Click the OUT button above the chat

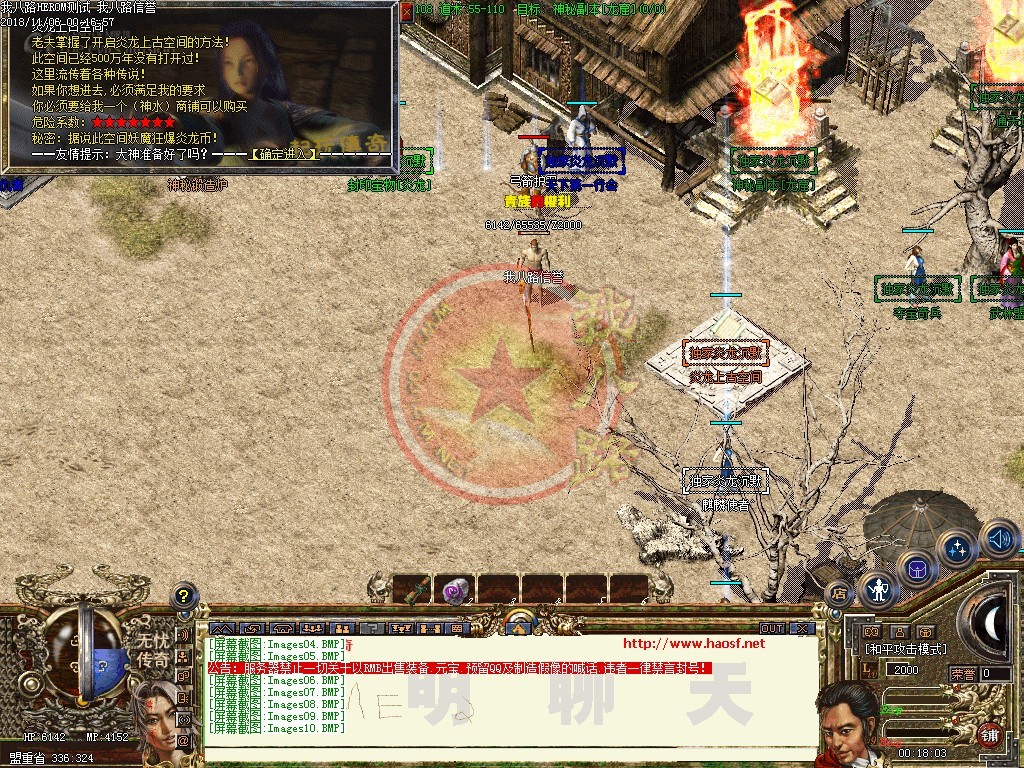tap(771, 629)
